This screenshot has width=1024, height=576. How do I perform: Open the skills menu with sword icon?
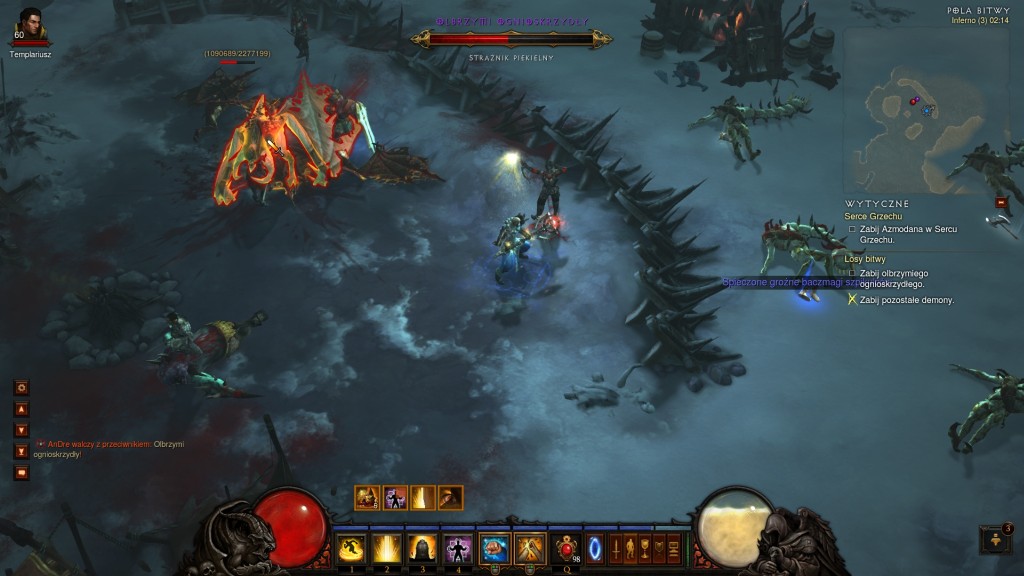[615, 548]
